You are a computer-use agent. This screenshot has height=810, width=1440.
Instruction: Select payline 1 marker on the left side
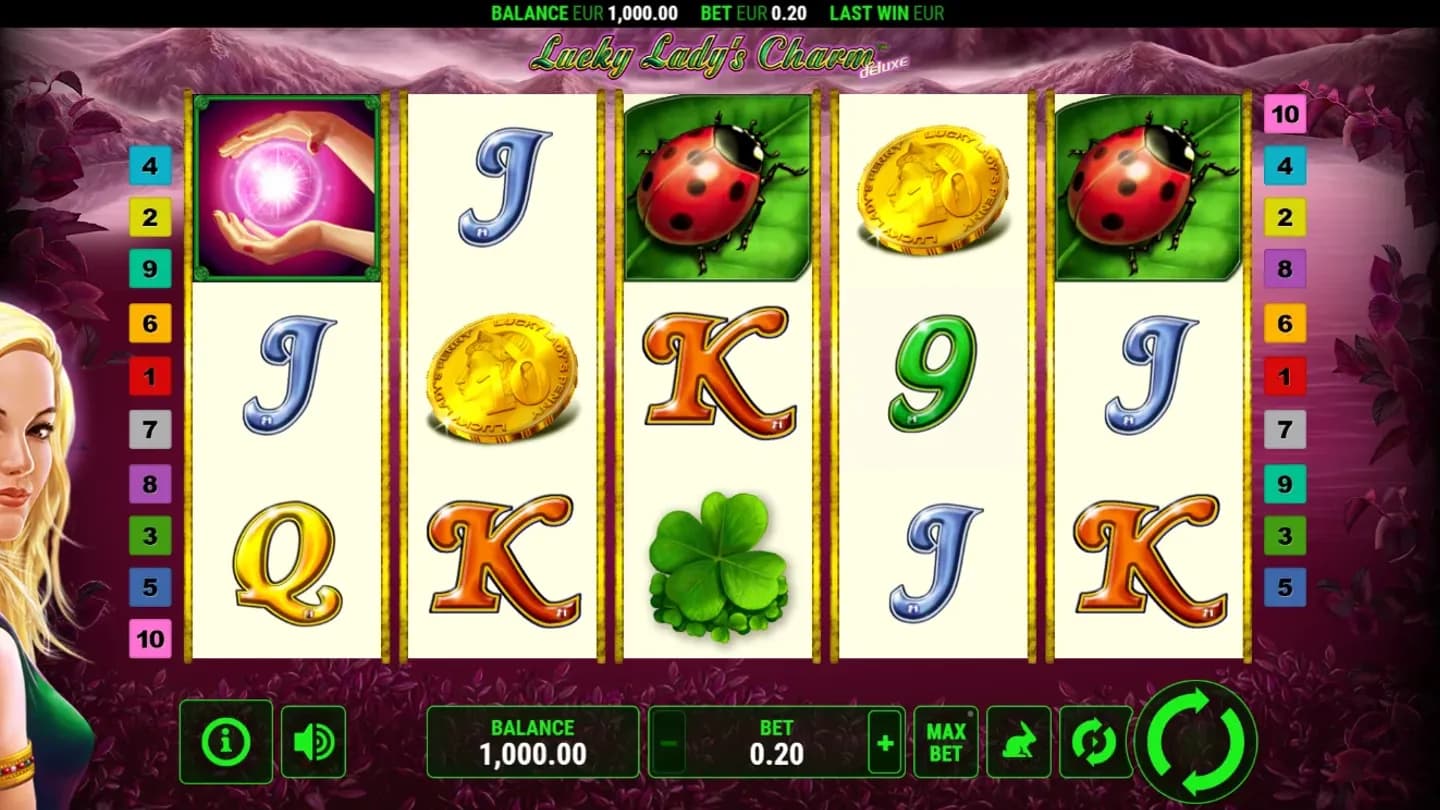pyautogui.click(x=151, y=377)
